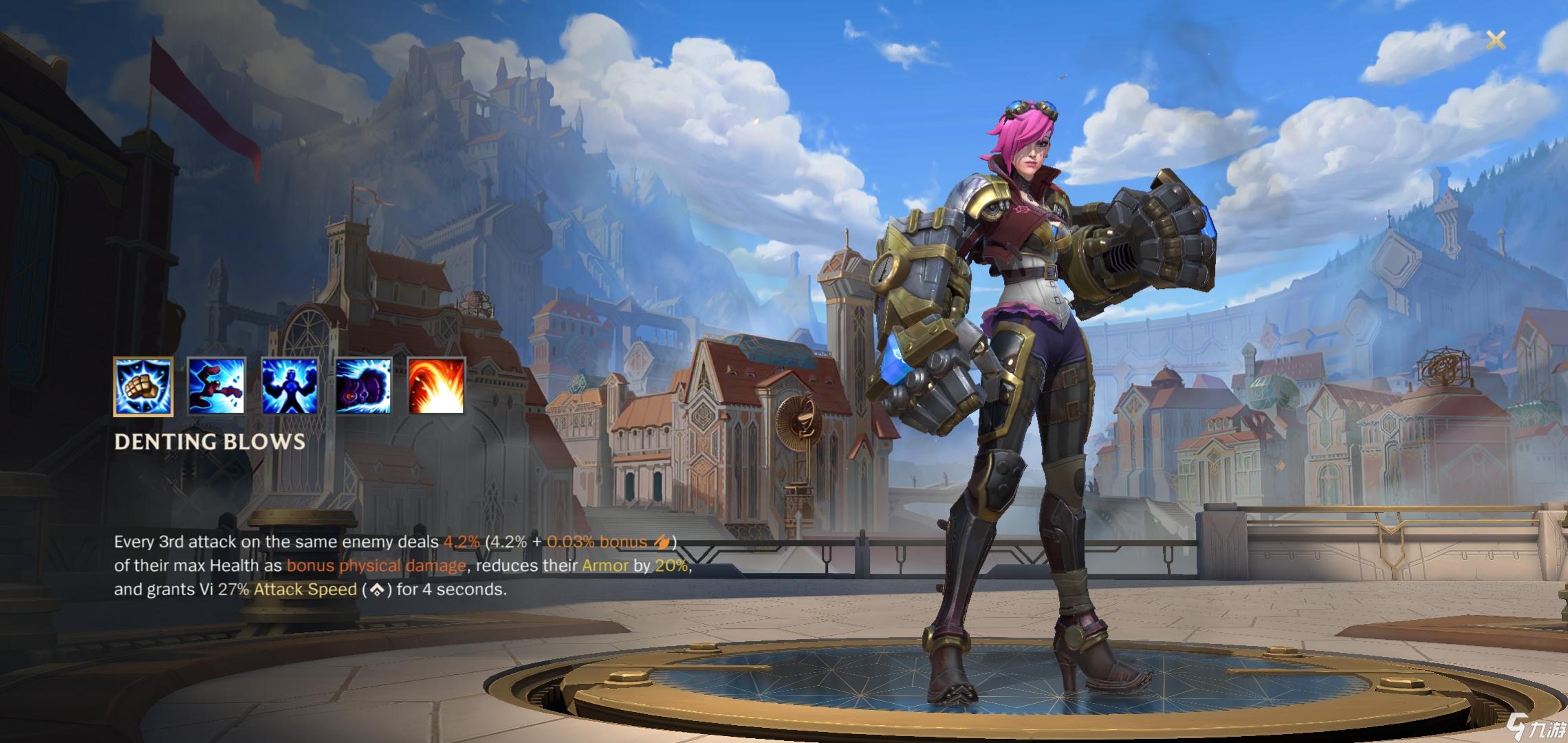Select the Denting Blows passive icon
This screenshot has width=1568, height=743.
[x=143, y=387]
